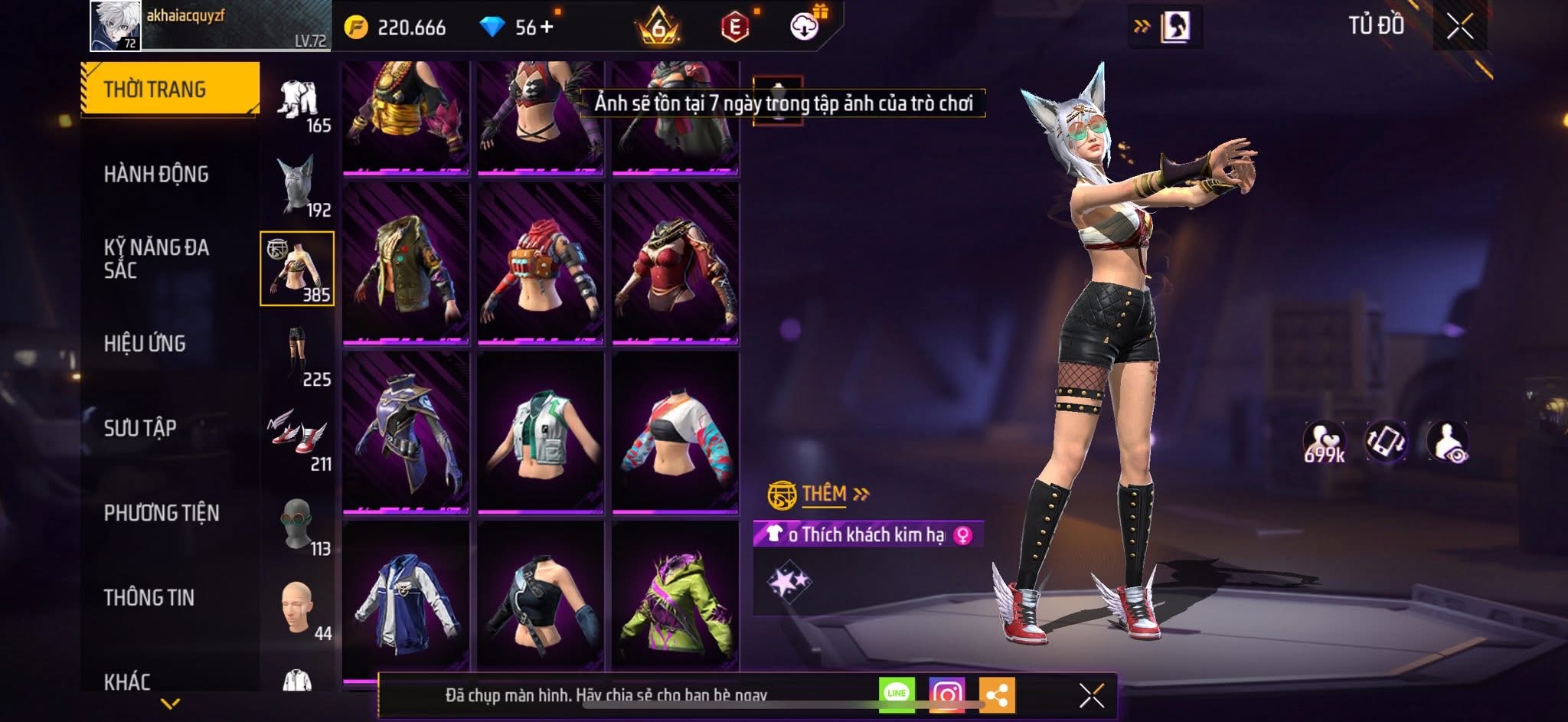Share screenshot to Instagram
Image resolution: width=1568 pixels, height=722 pixels.
coord(946,694)
